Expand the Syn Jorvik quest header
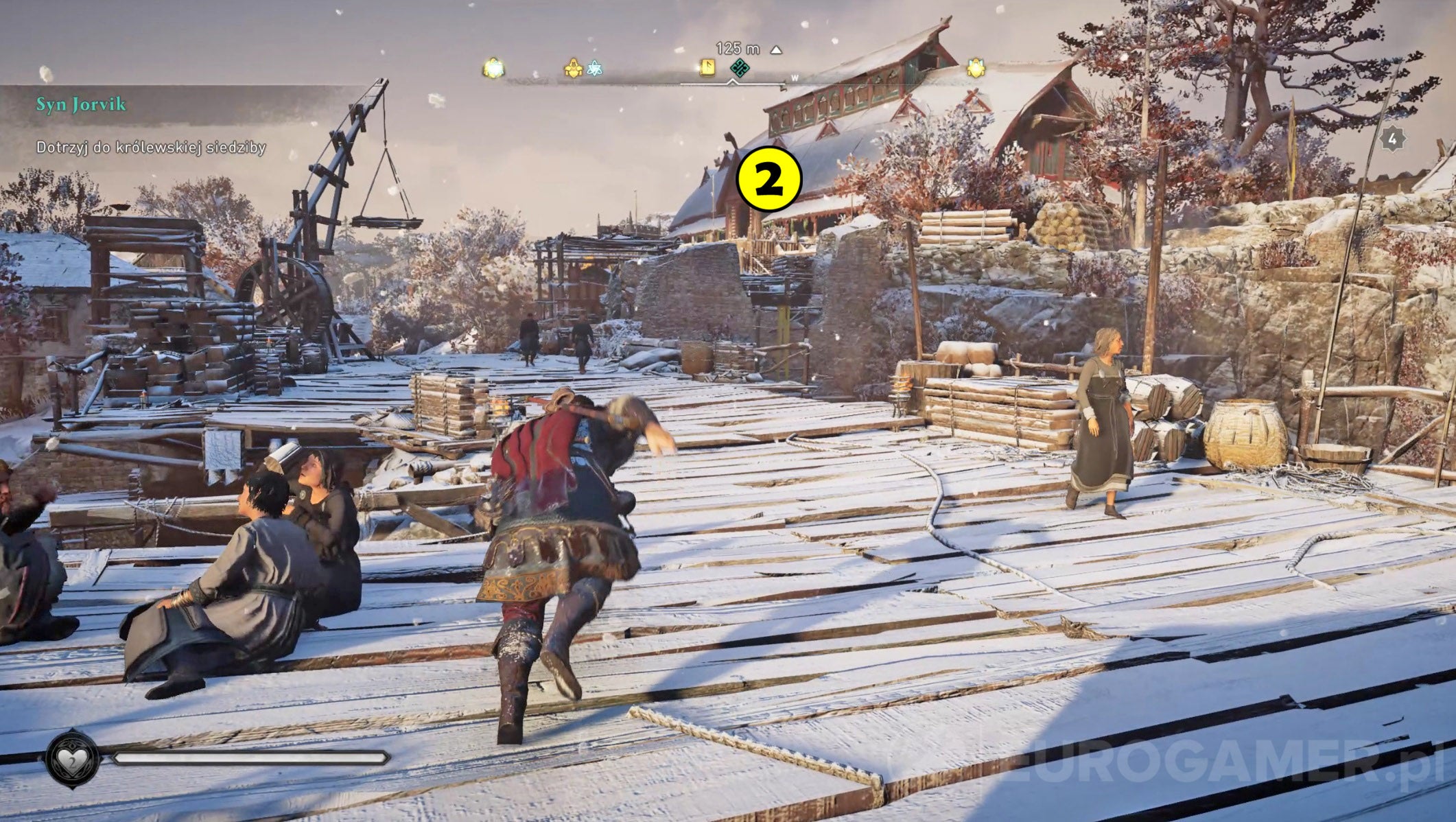Image resolution: width=1456 pixels, height=822 pixels. pos(80,104)
